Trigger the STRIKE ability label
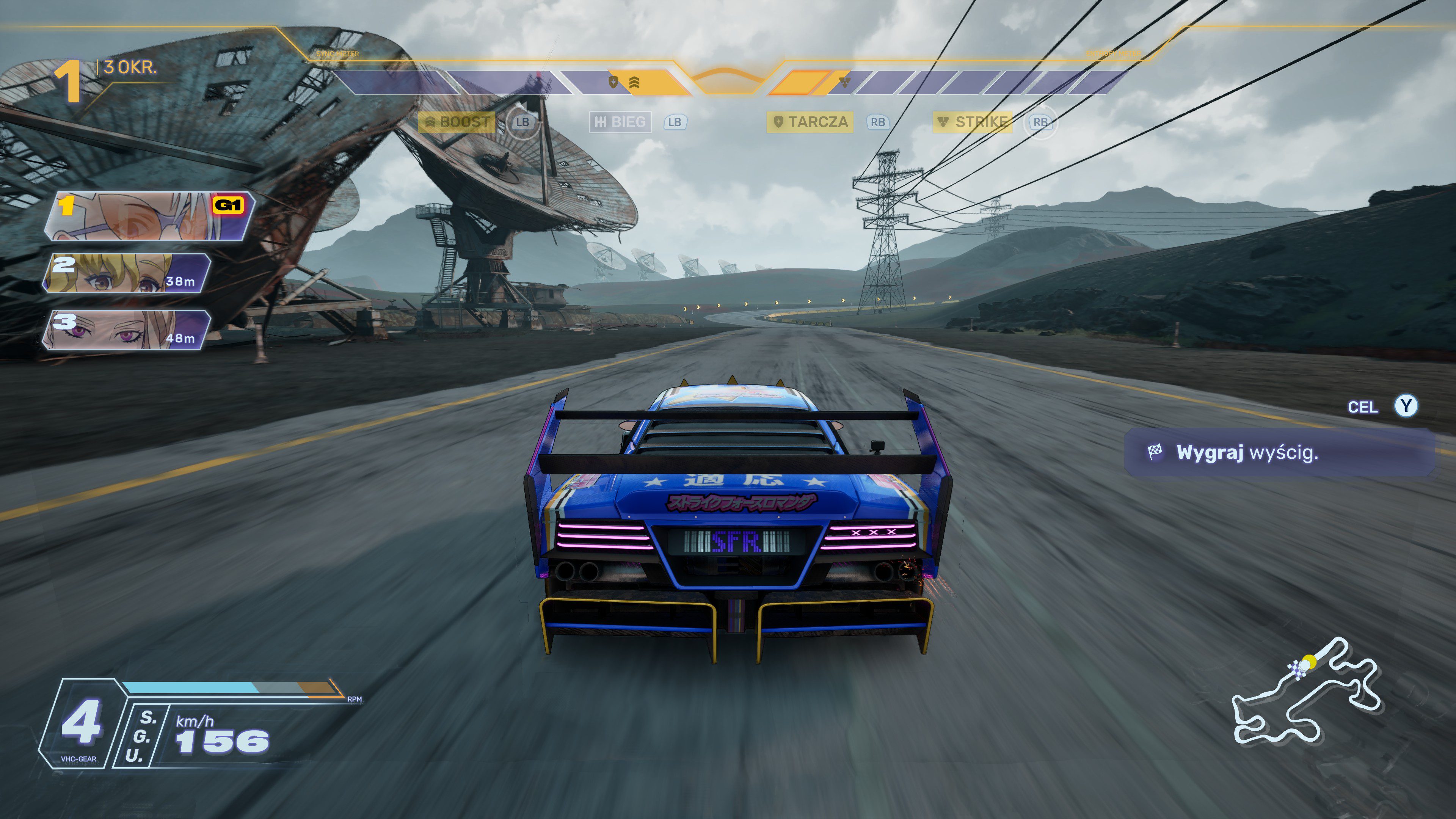Viewport: 1456px width, 819px height. pos(973,122)
